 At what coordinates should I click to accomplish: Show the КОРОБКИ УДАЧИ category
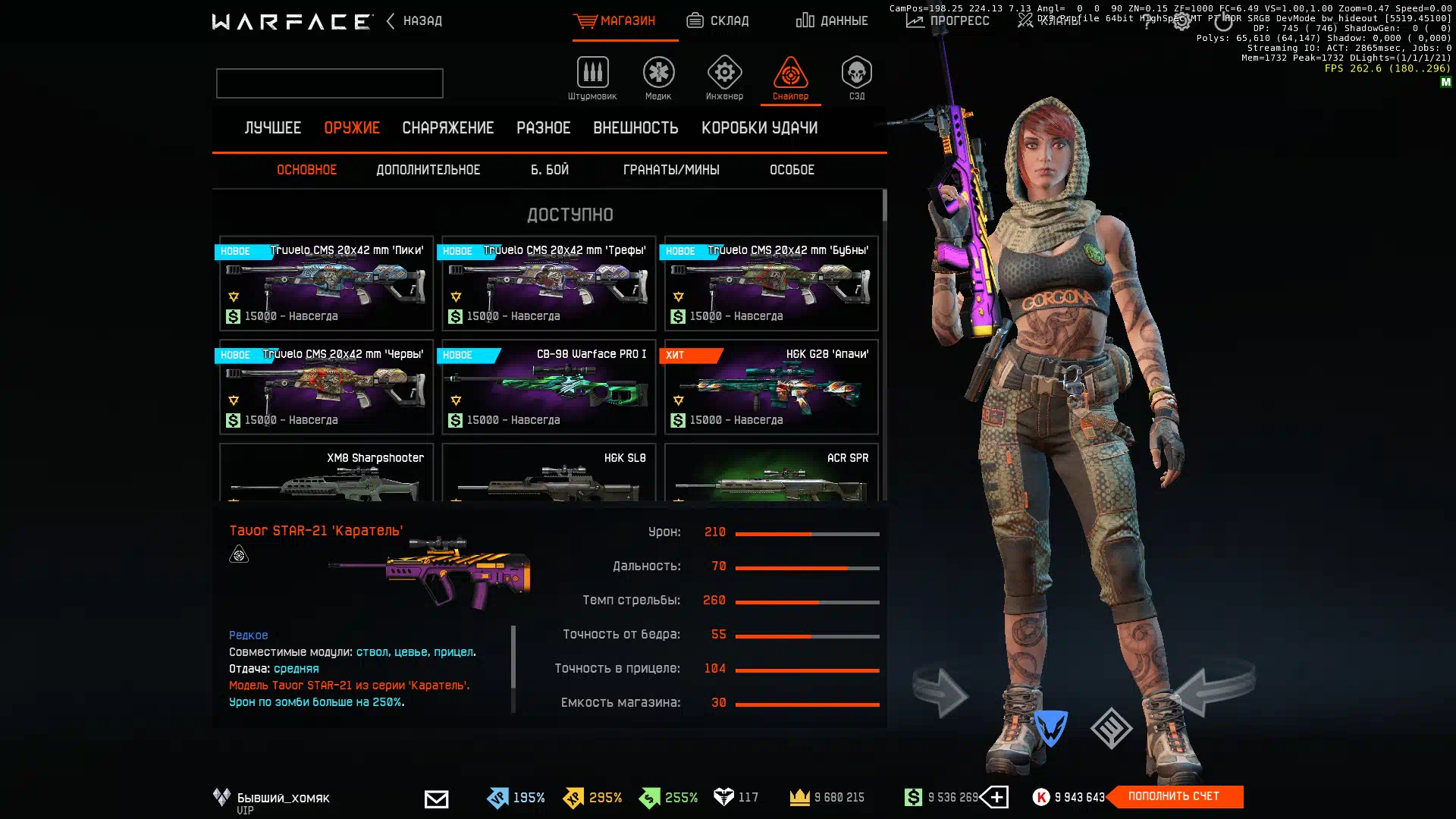click(759, 128)
